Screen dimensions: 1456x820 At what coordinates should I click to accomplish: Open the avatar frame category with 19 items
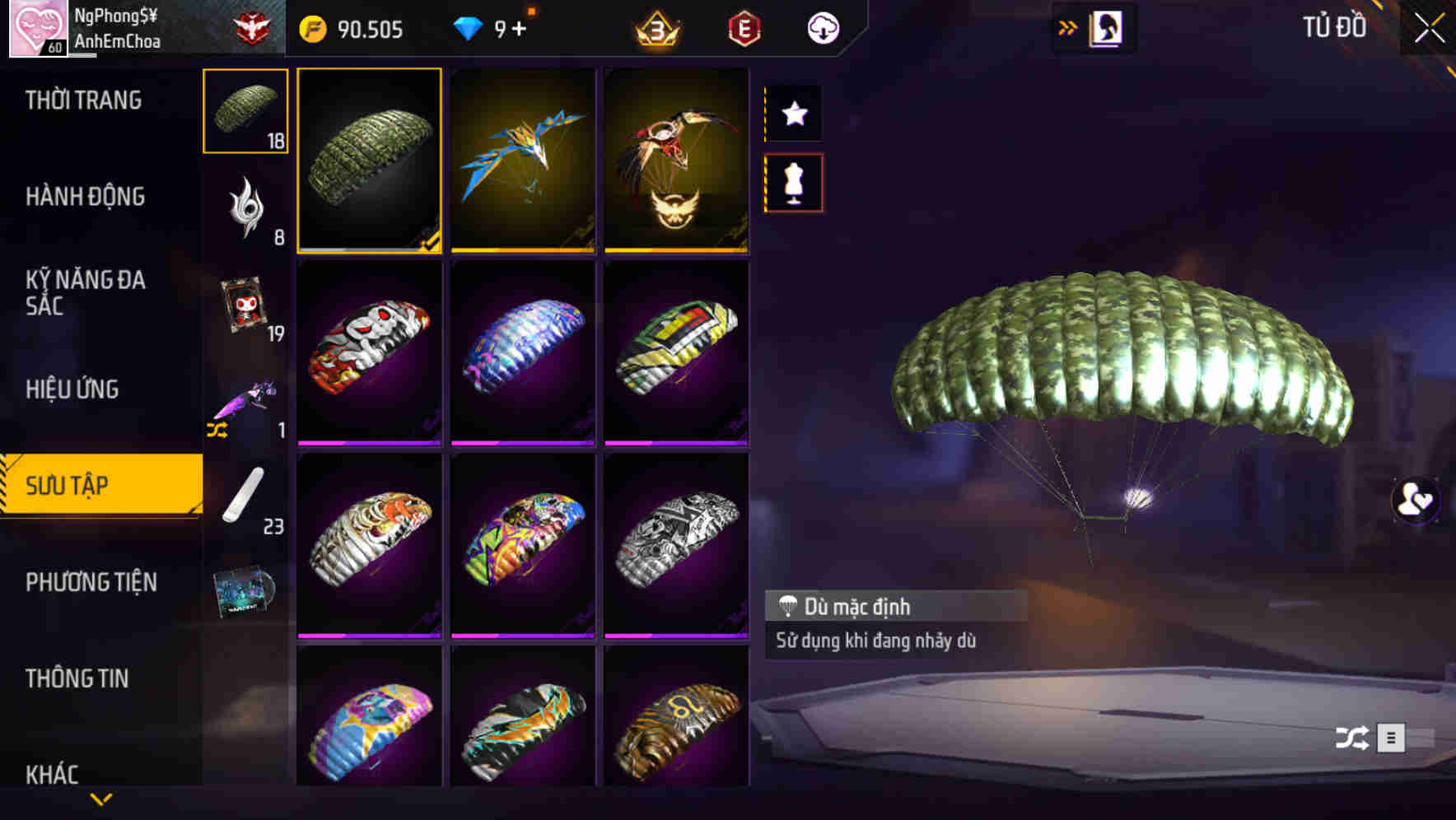click(244, 305)
